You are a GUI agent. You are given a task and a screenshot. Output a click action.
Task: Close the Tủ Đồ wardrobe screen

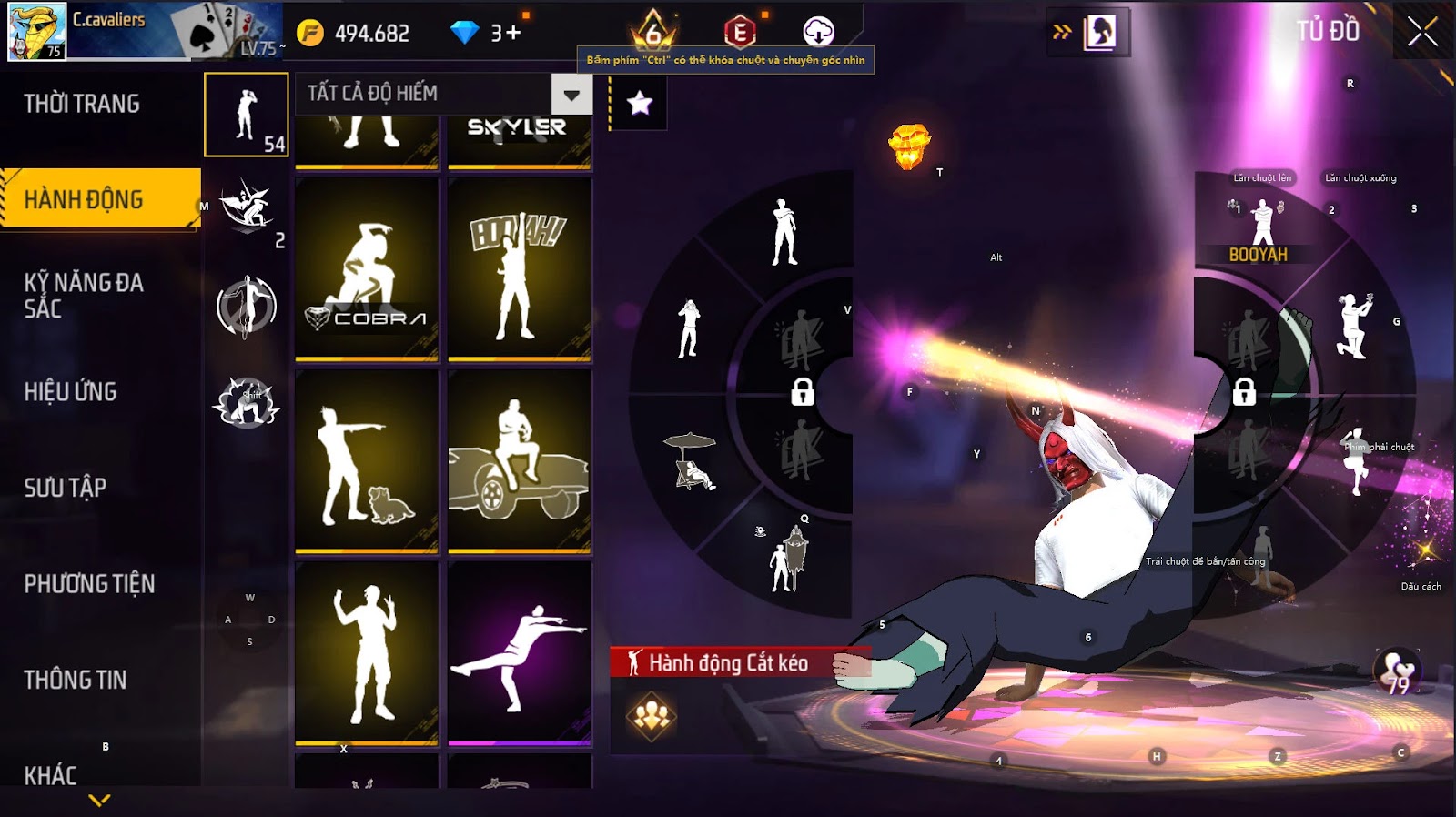click(1422, 33)
